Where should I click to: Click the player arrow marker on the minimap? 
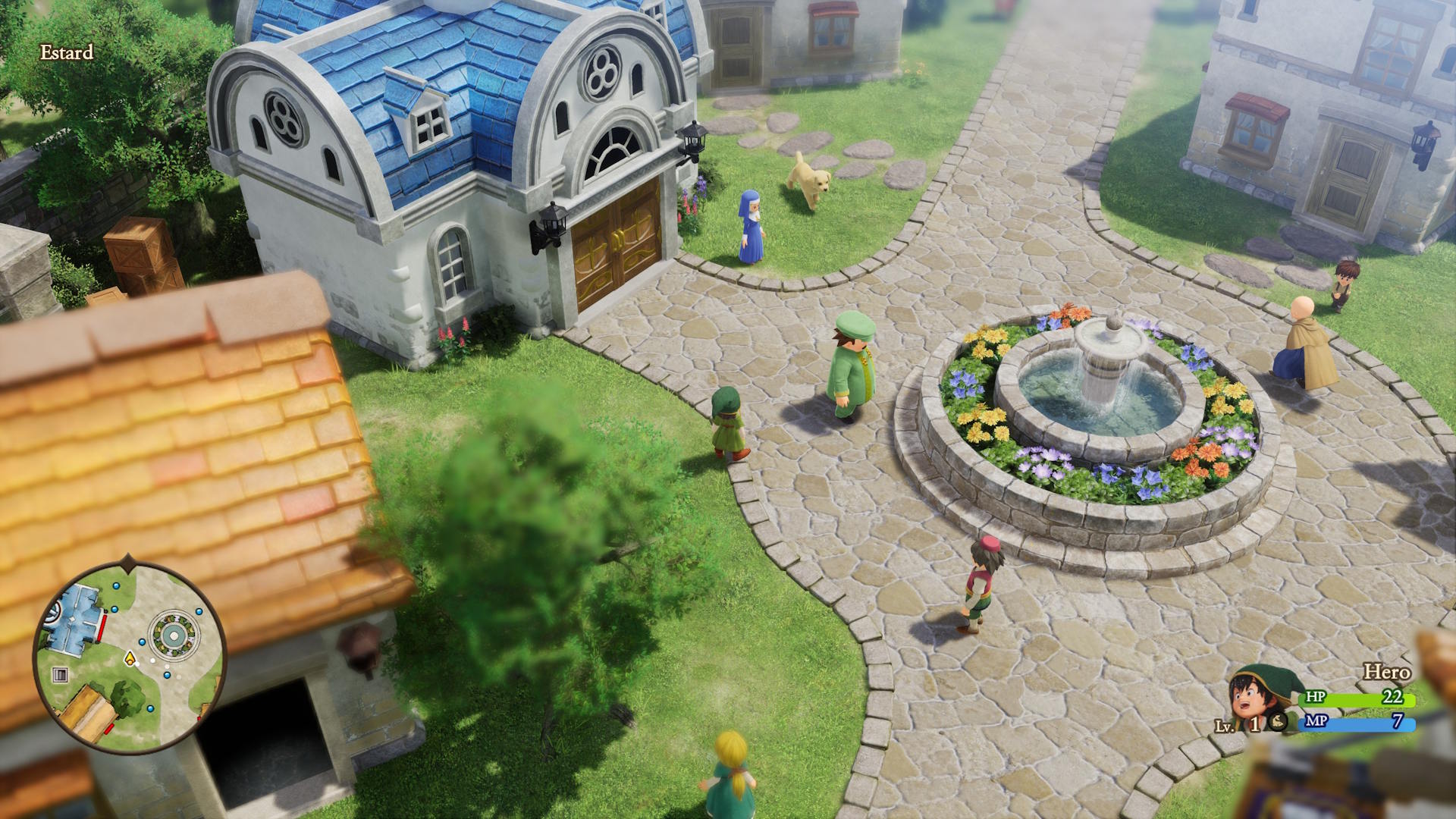point(130,658)
